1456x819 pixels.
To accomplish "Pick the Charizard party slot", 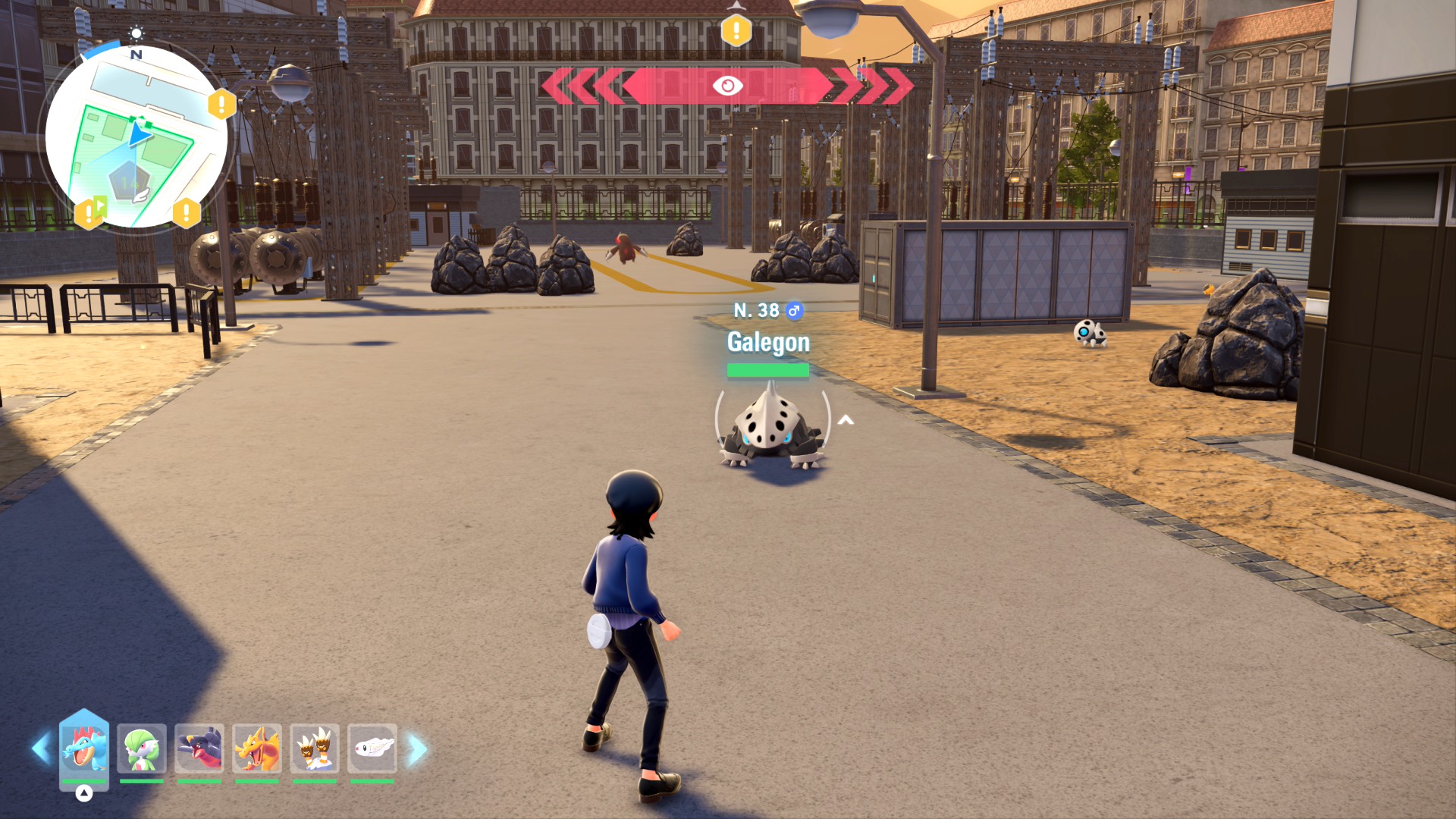I will (257, 748).
